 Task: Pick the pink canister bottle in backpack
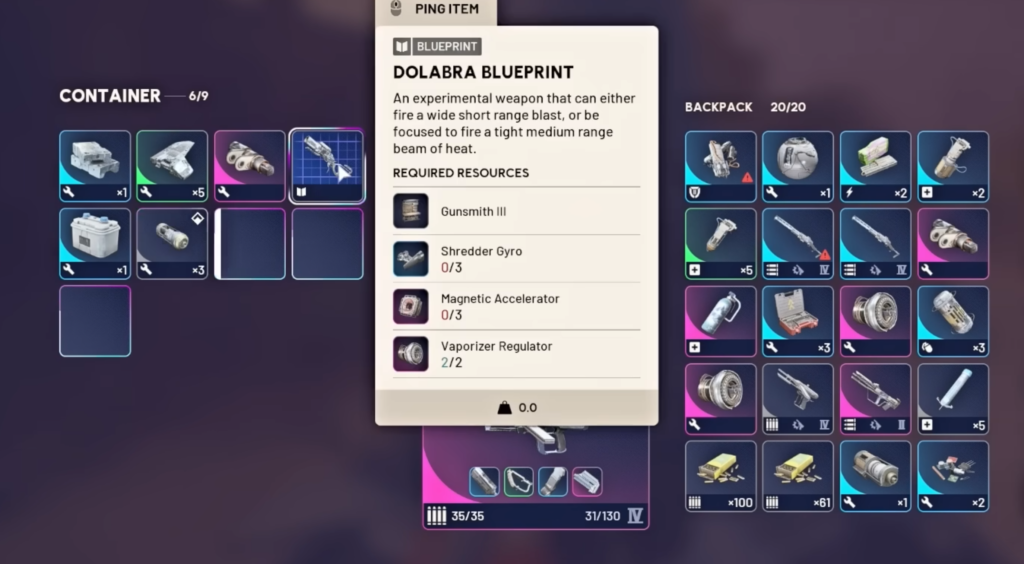tap(720, 321)
